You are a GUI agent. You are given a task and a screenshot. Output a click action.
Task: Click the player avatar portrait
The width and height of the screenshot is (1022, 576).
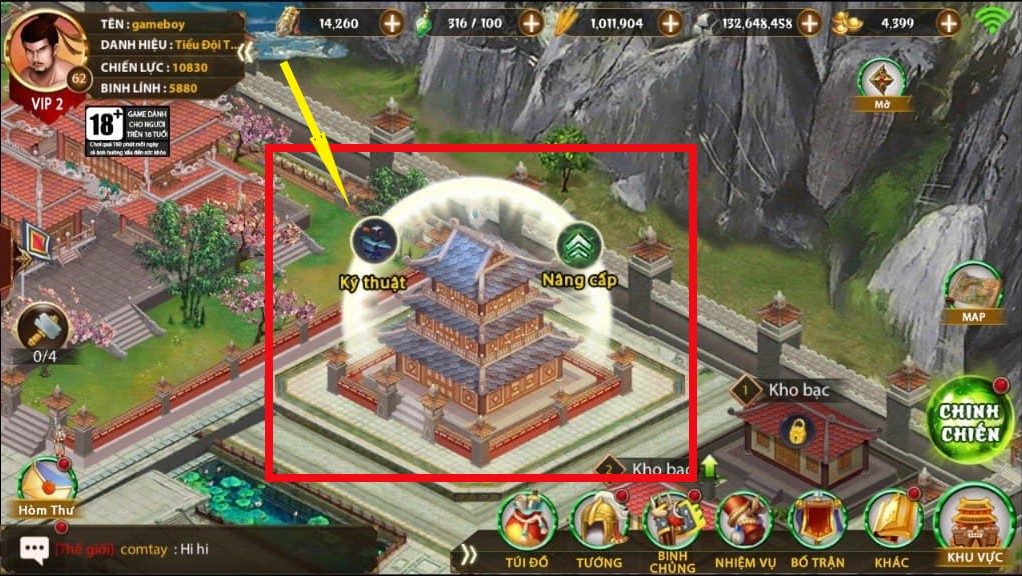44,50
